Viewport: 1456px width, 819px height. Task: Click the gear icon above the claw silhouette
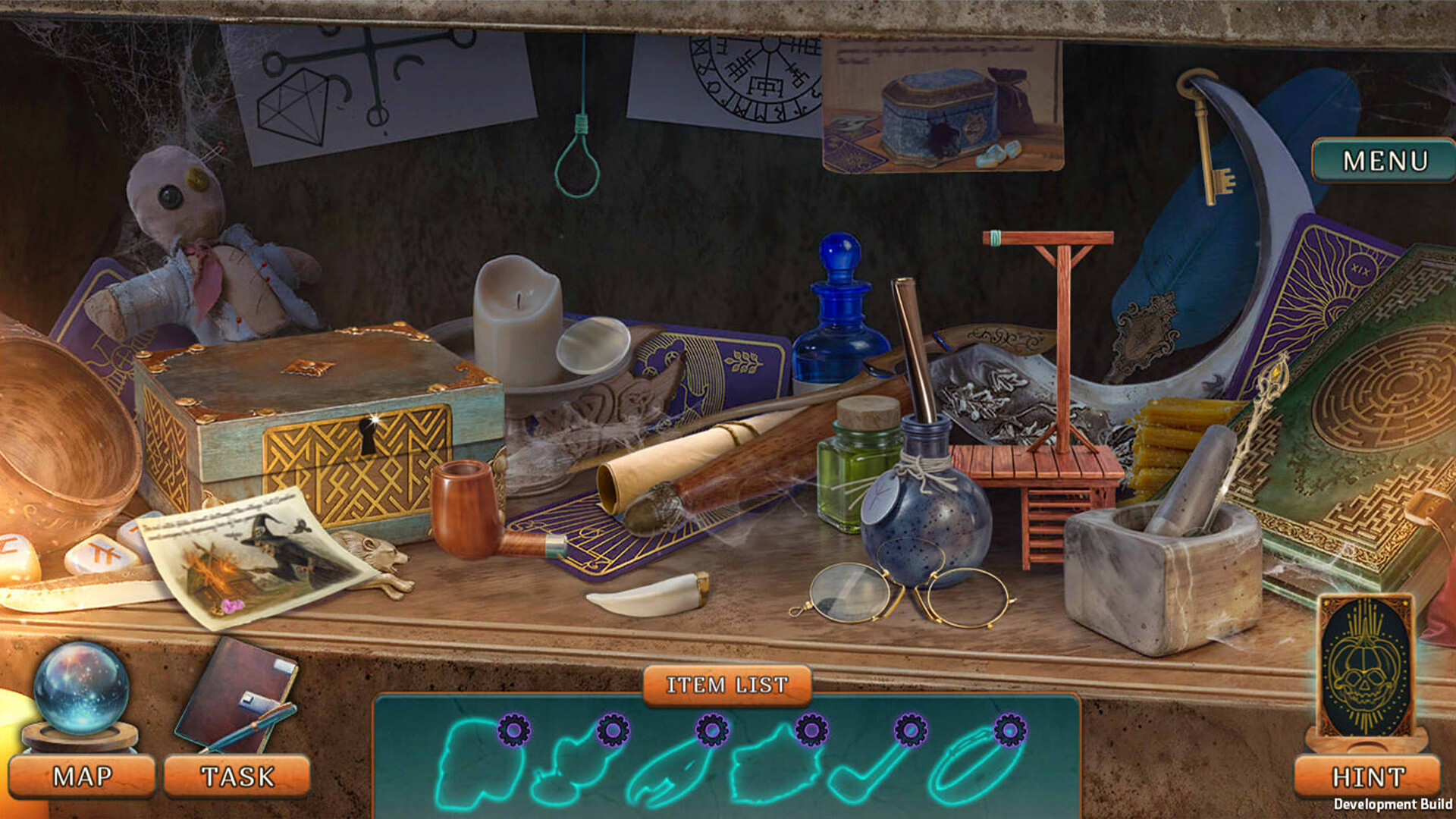(x=711, y=733)
